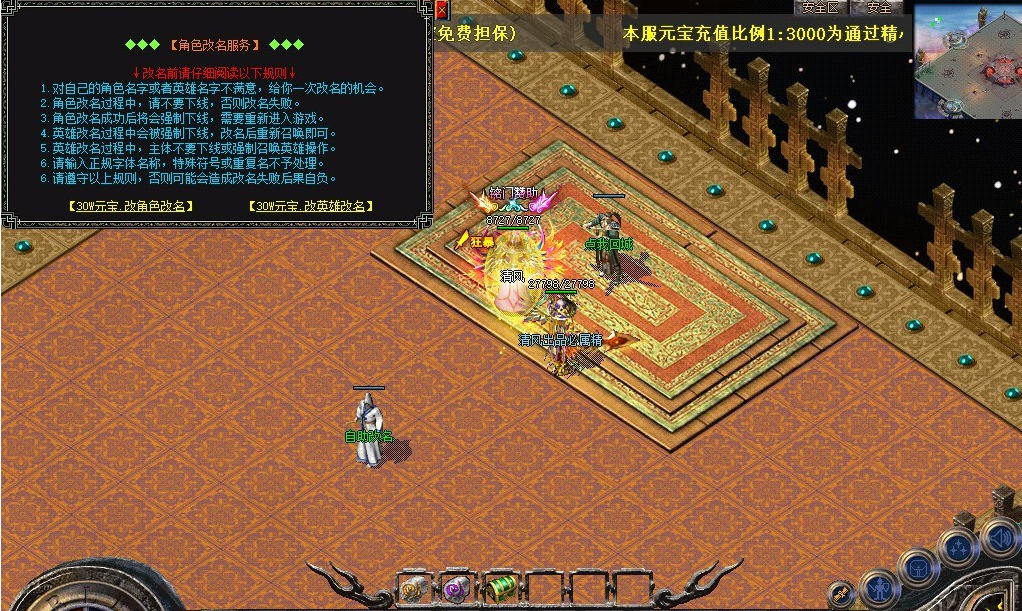Image resolution: width=1022 pixels, height=611 pixels.
Task: Open the character figure button
Action: coord(880,588)
